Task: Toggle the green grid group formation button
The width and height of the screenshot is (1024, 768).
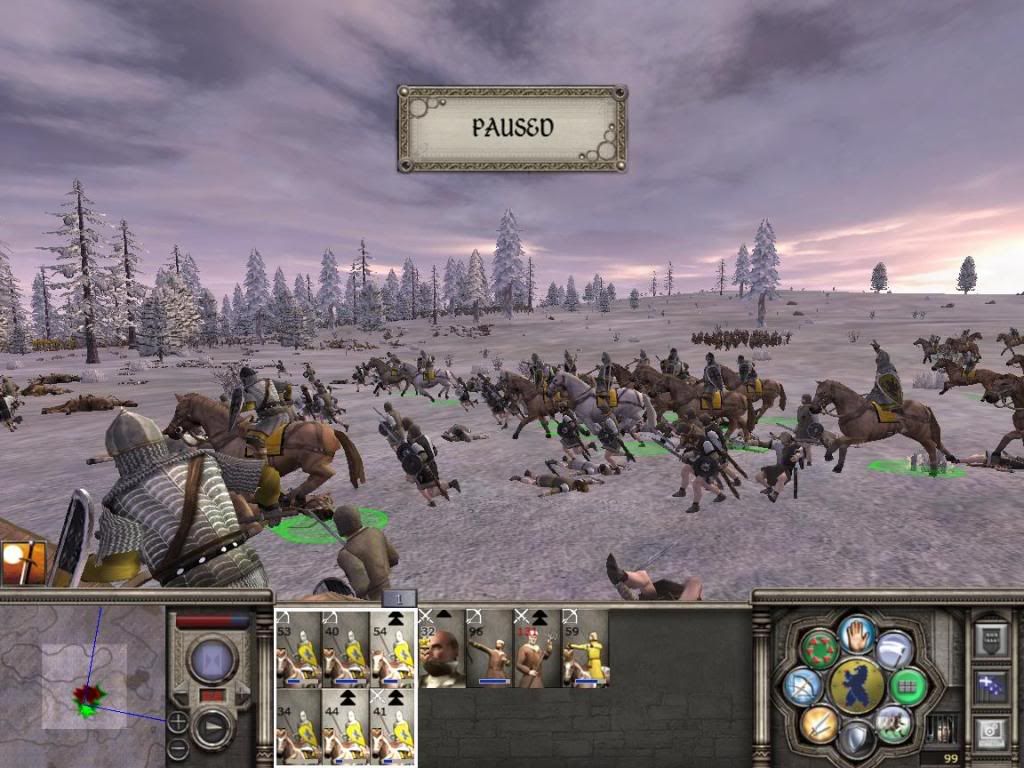Action: 908,686
